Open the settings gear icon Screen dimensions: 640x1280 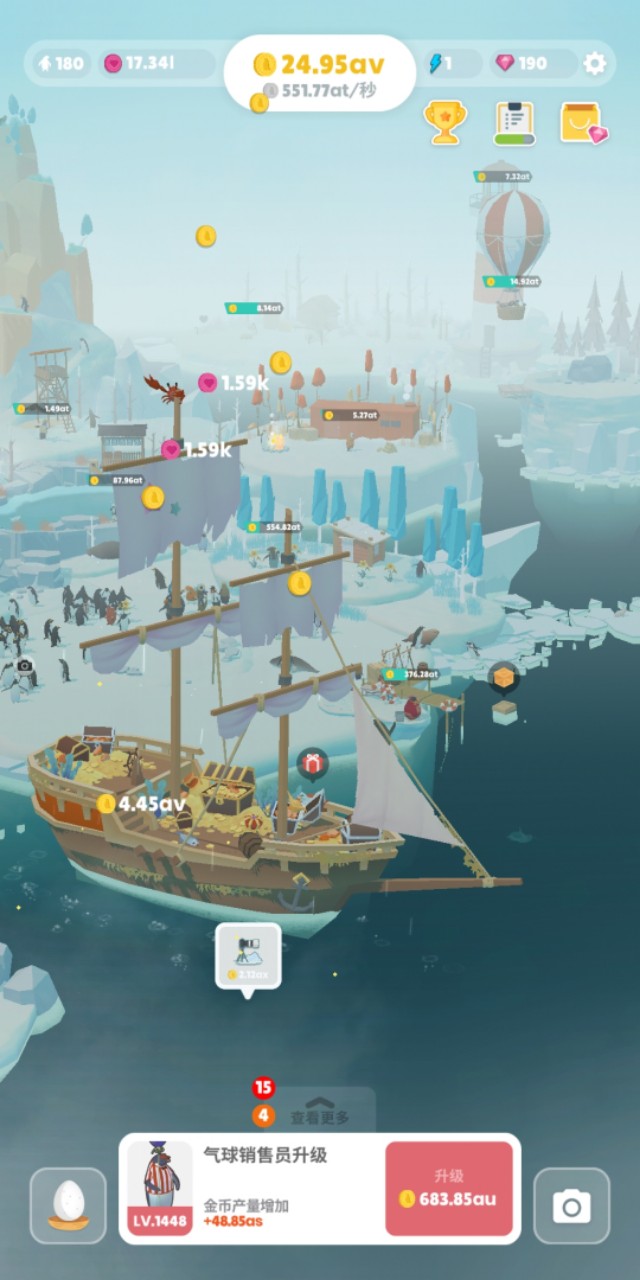pos(595,64)
